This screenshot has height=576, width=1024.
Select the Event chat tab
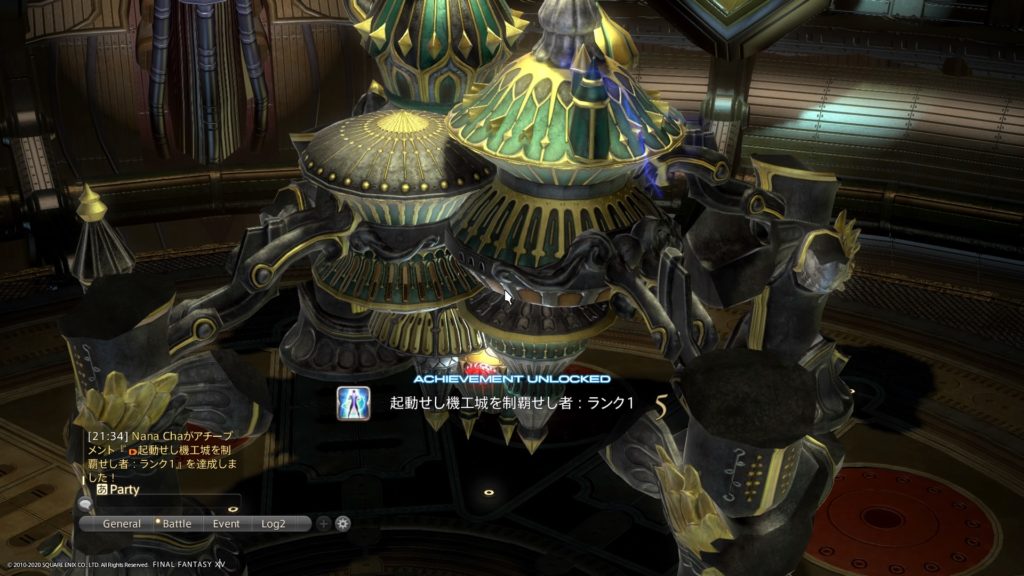226,523
